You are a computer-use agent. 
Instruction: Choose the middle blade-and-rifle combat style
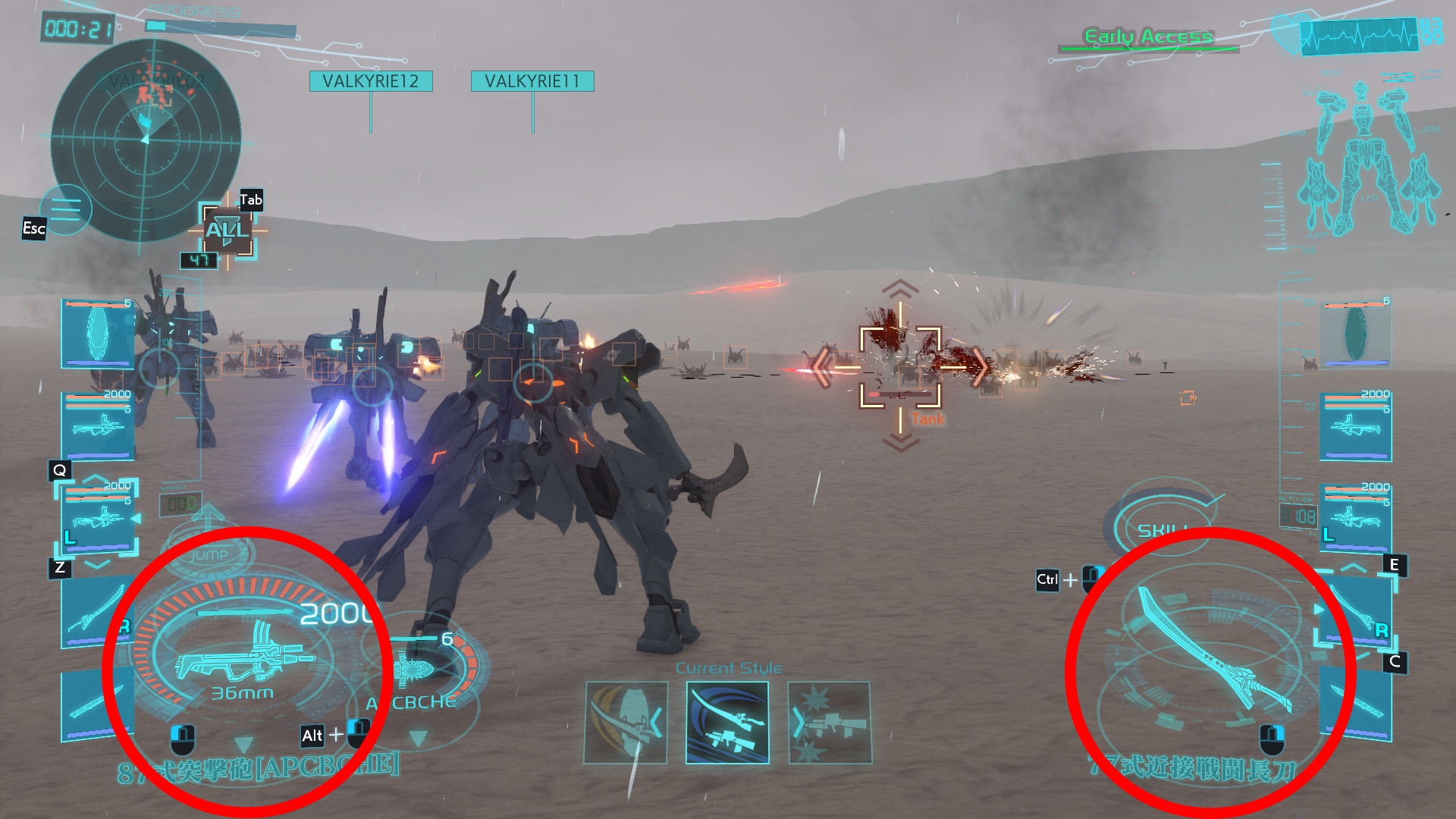727,723
